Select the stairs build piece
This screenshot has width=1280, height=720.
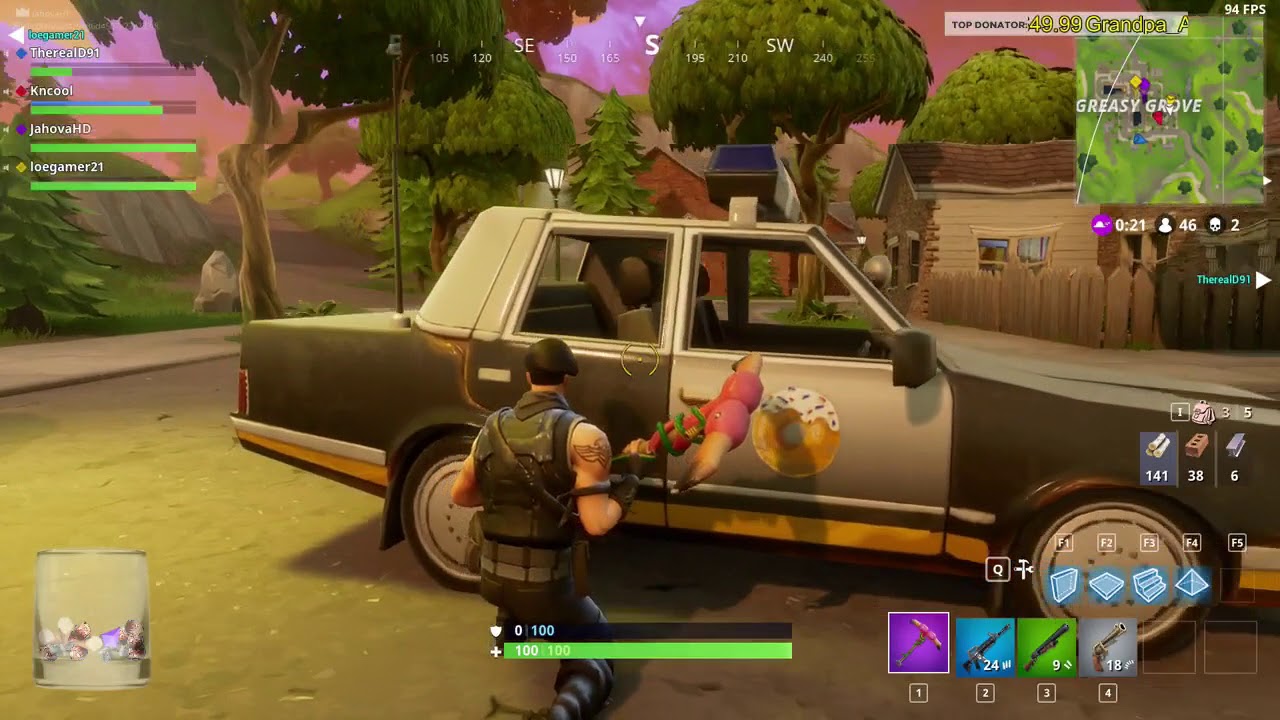[x=1149, y=585]
